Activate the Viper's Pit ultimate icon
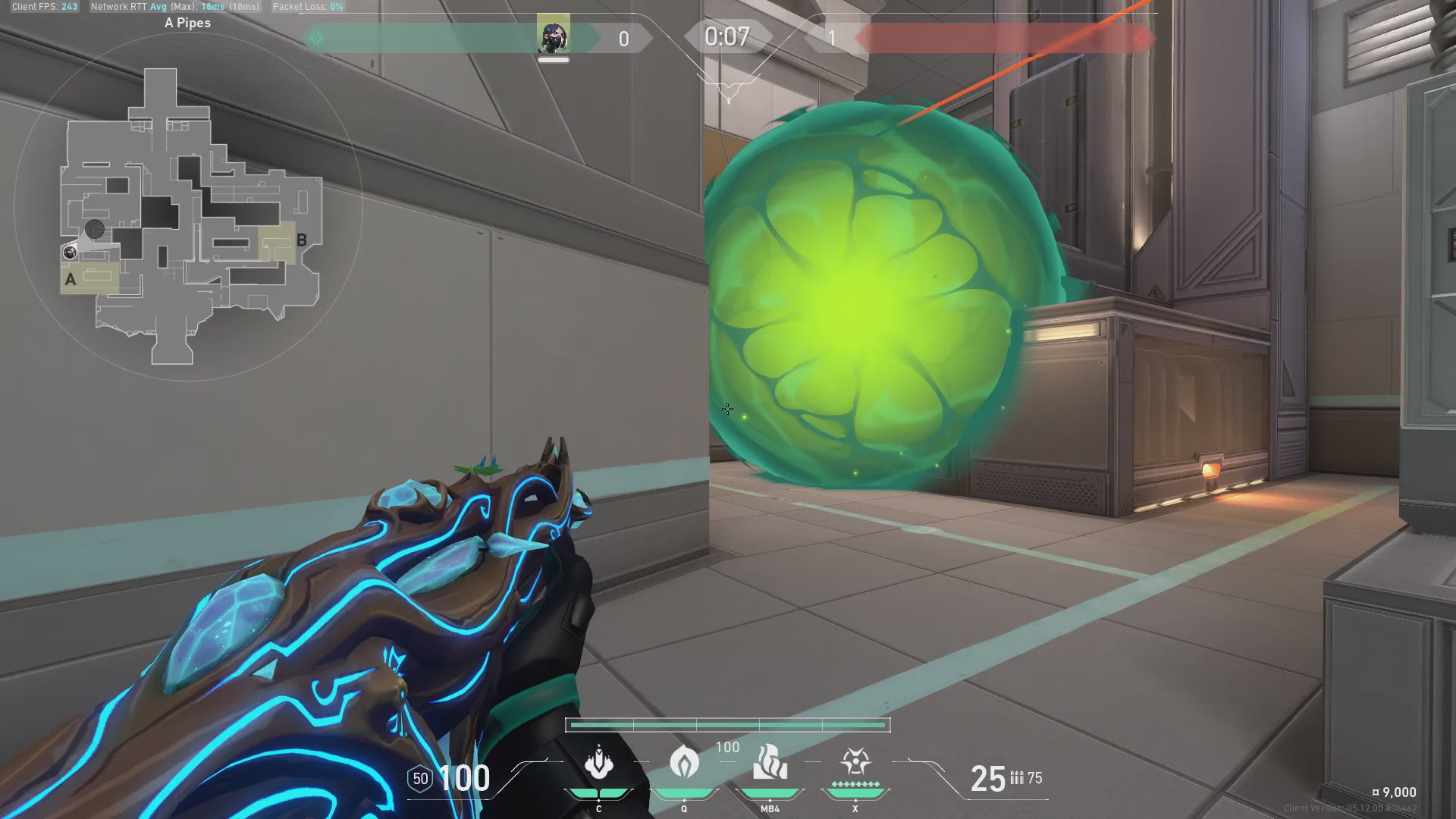This screenshot has height=819, width=1456. tap(855, 761)
